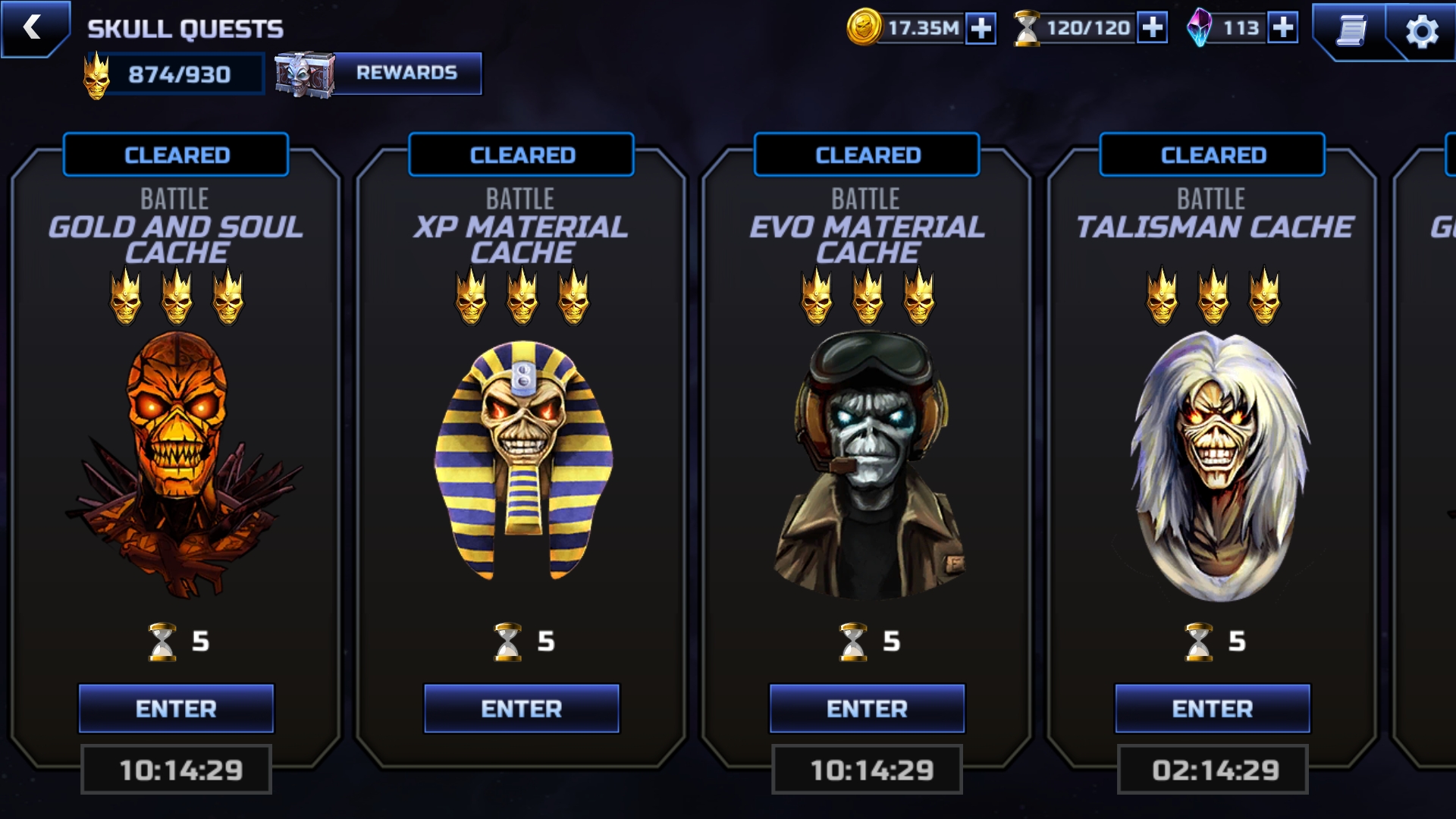The height and width of the screenshot is (819, 1456).
Task: Open the scroll log icon
Action: (1351, 31)
